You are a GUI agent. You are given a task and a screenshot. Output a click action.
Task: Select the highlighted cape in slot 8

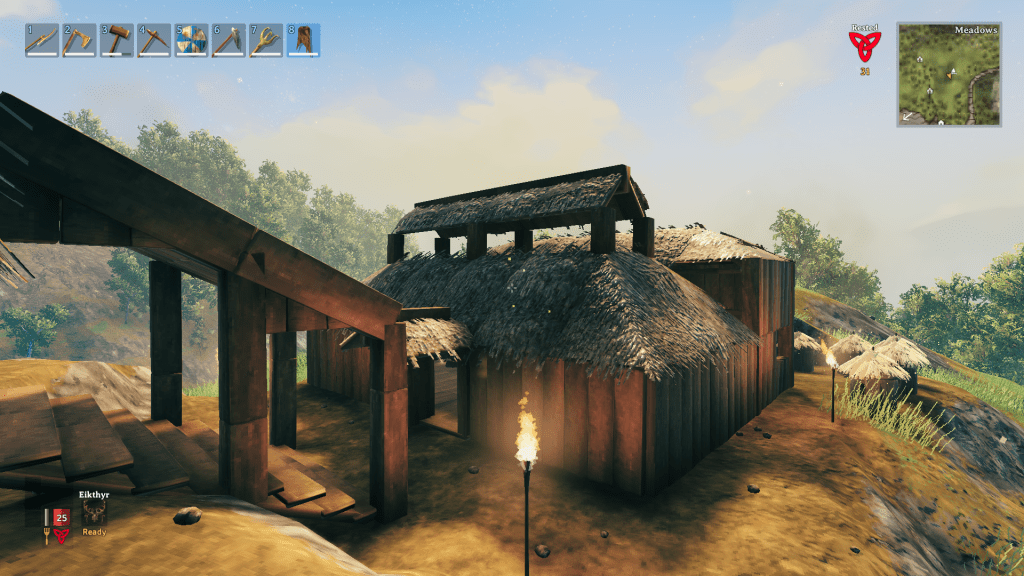(x=304, y=40)
